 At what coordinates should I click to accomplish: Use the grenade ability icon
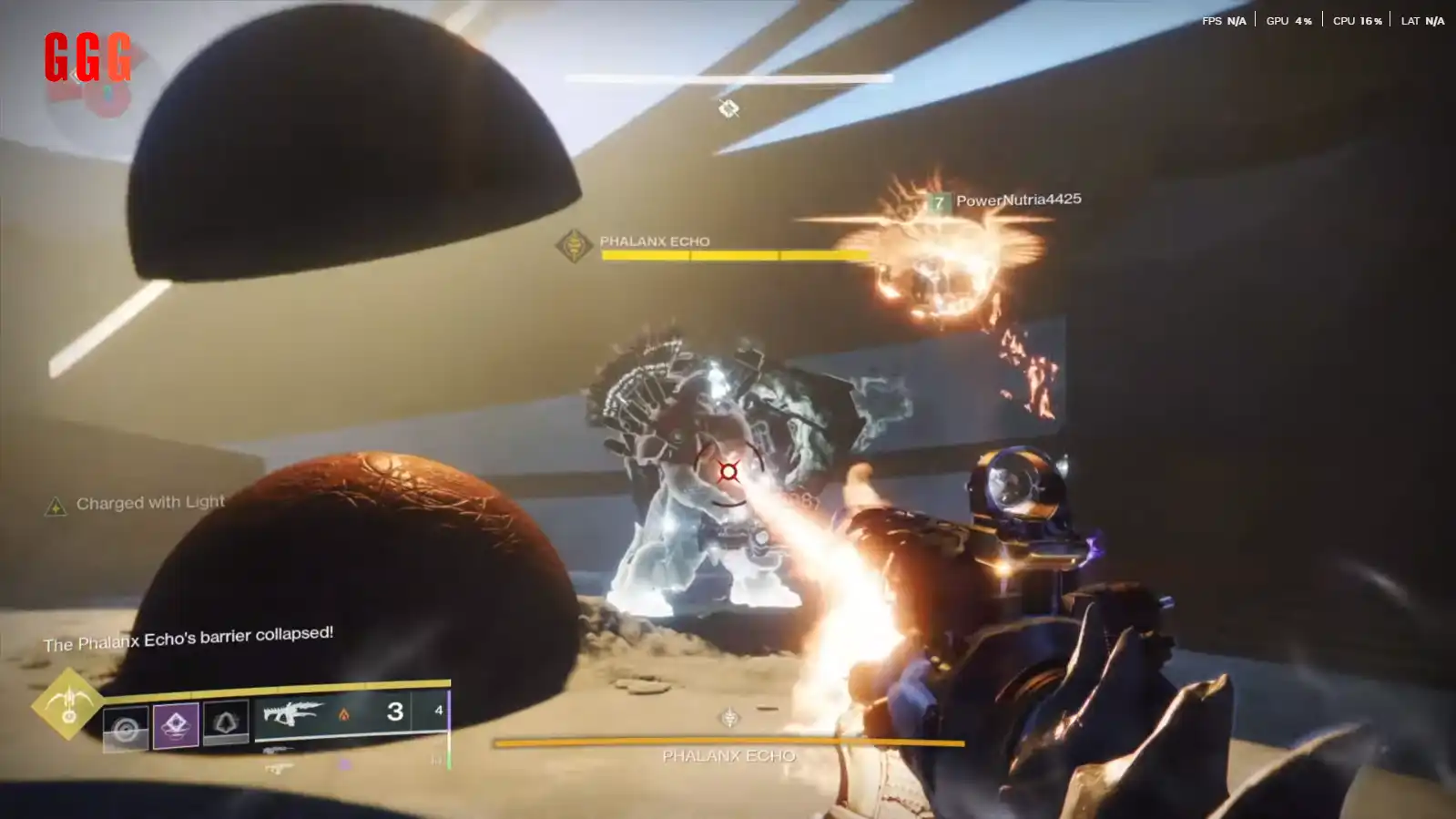point(125,729)
